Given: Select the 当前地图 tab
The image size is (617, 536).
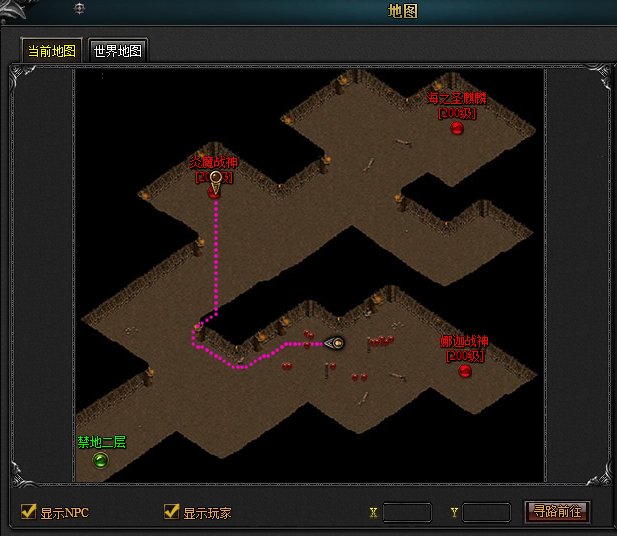Looking at the screenshot, I should tap(52, 51).
